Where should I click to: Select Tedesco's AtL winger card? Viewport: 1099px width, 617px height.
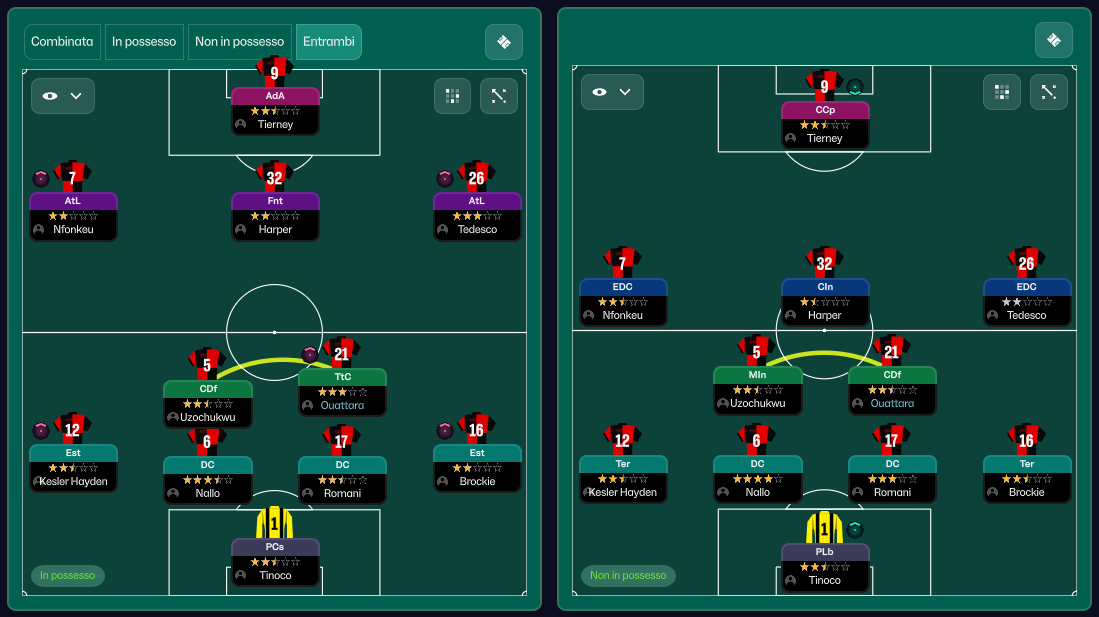point(477,216)
